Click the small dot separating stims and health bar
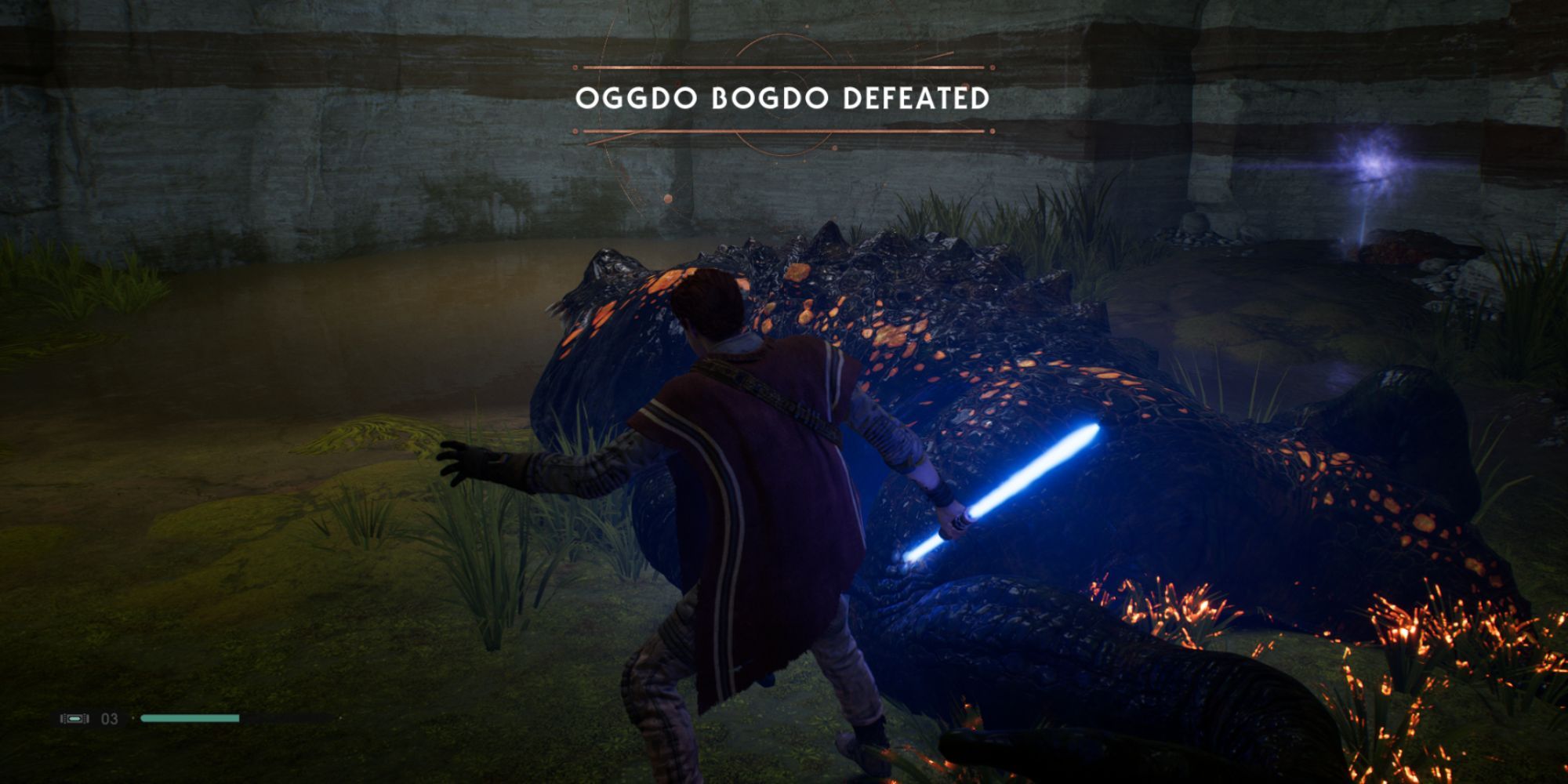 click(x=133, y=717)
